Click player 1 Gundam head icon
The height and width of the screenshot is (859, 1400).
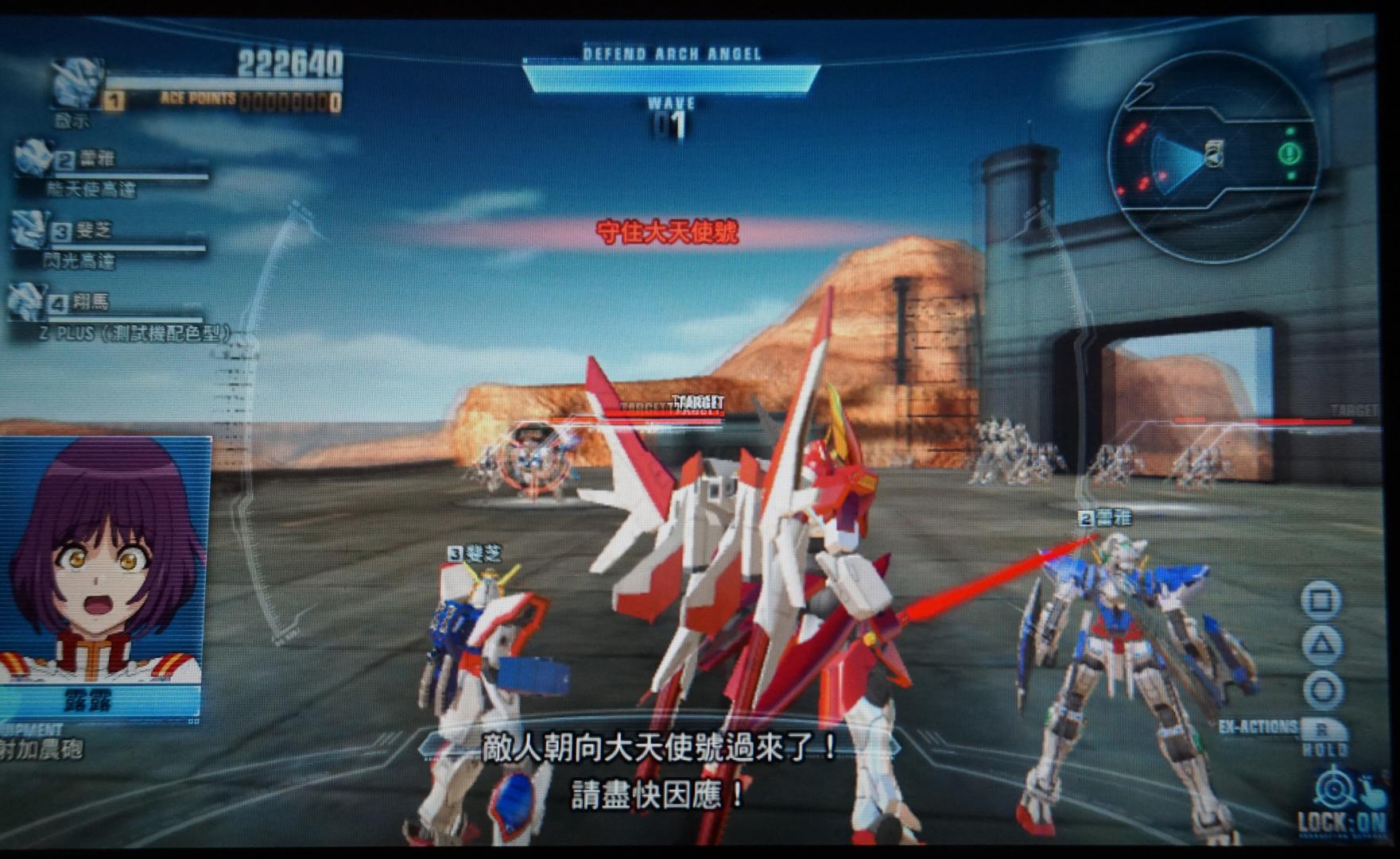(76, 83)
